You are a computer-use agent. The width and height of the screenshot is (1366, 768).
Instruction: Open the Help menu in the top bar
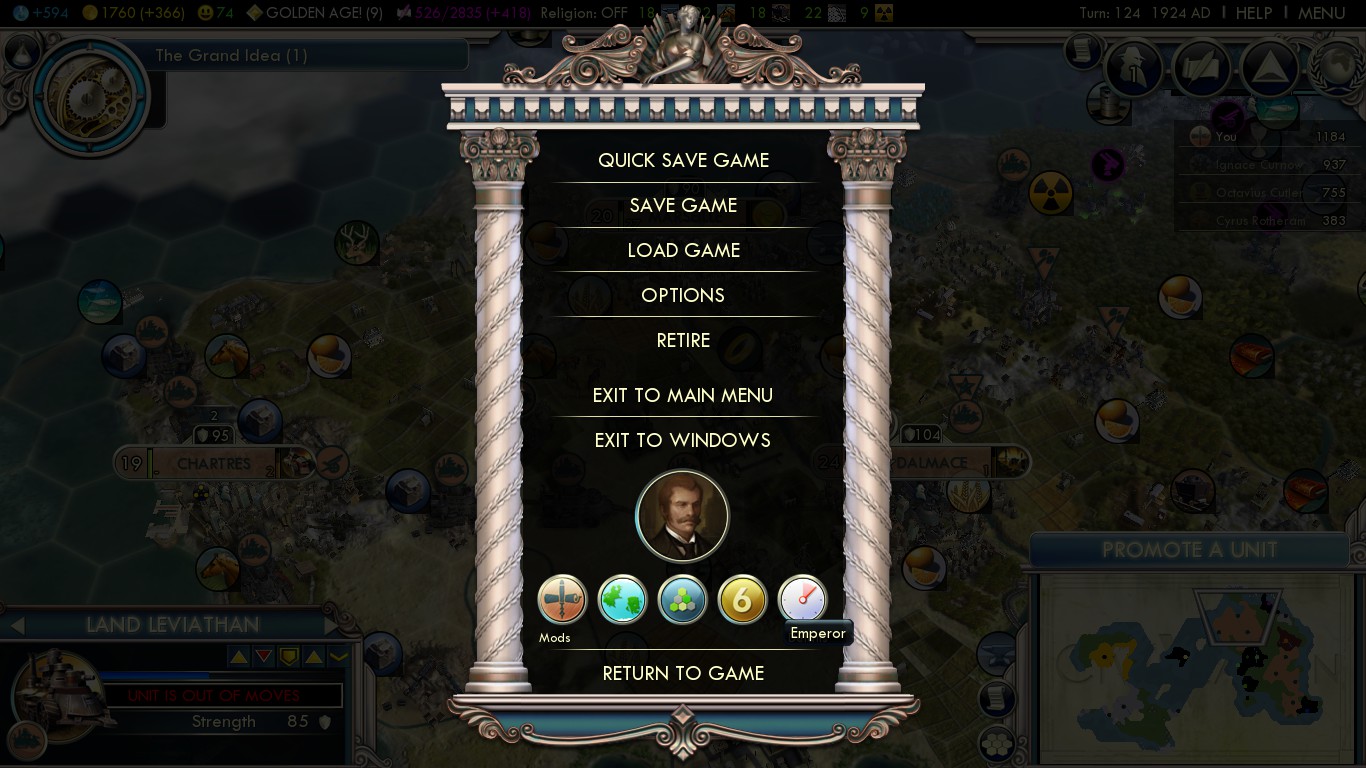pos(1253,13)
